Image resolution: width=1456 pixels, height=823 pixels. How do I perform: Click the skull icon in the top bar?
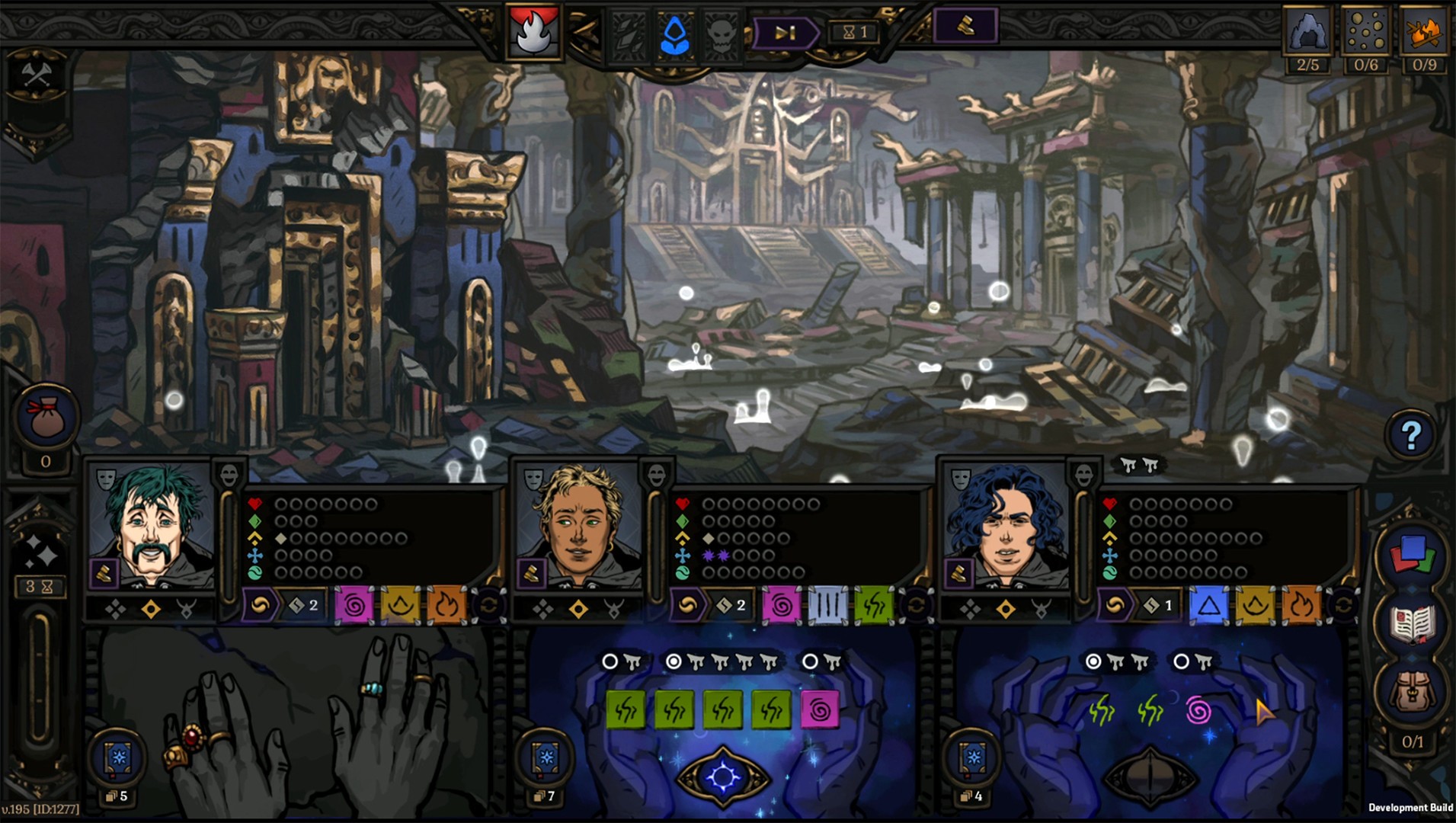pos(722,35)
